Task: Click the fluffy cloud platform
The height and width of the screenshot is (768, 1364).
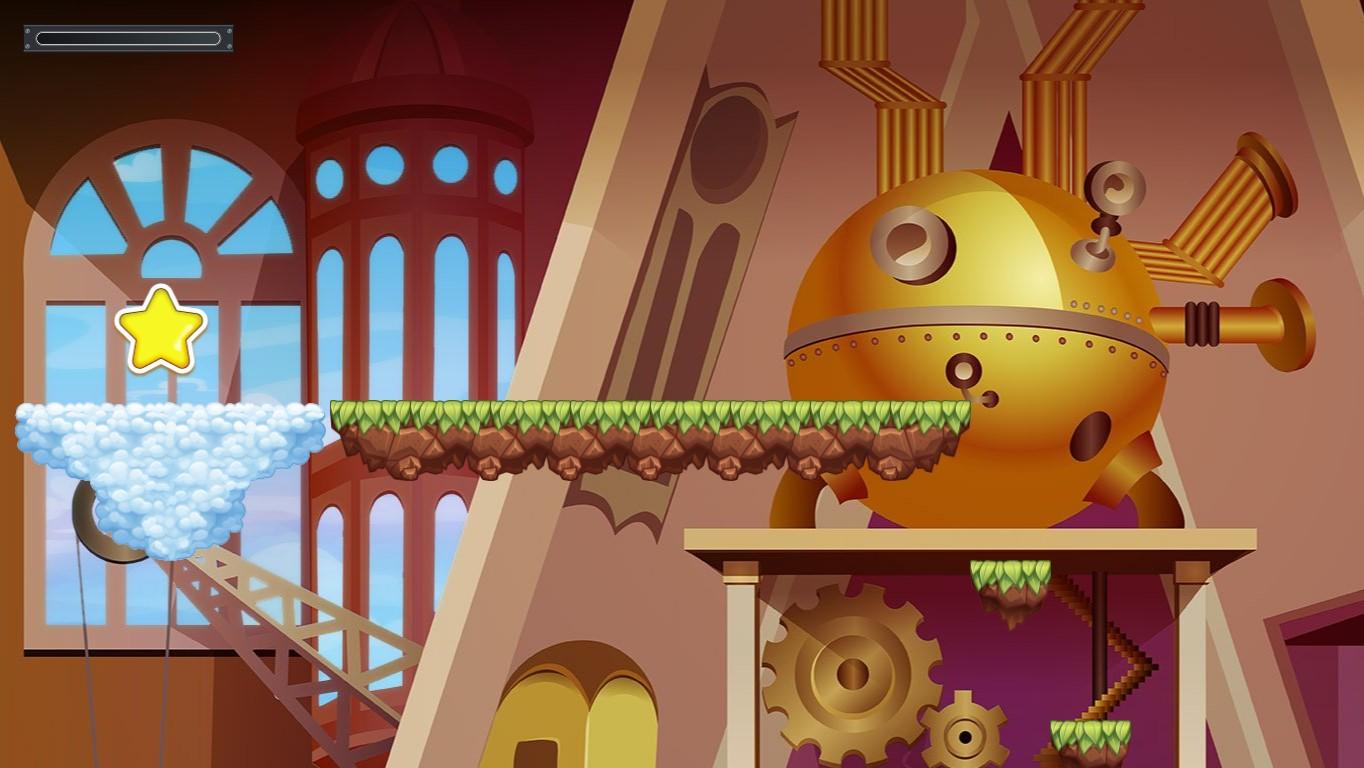Action: (165, 460)
